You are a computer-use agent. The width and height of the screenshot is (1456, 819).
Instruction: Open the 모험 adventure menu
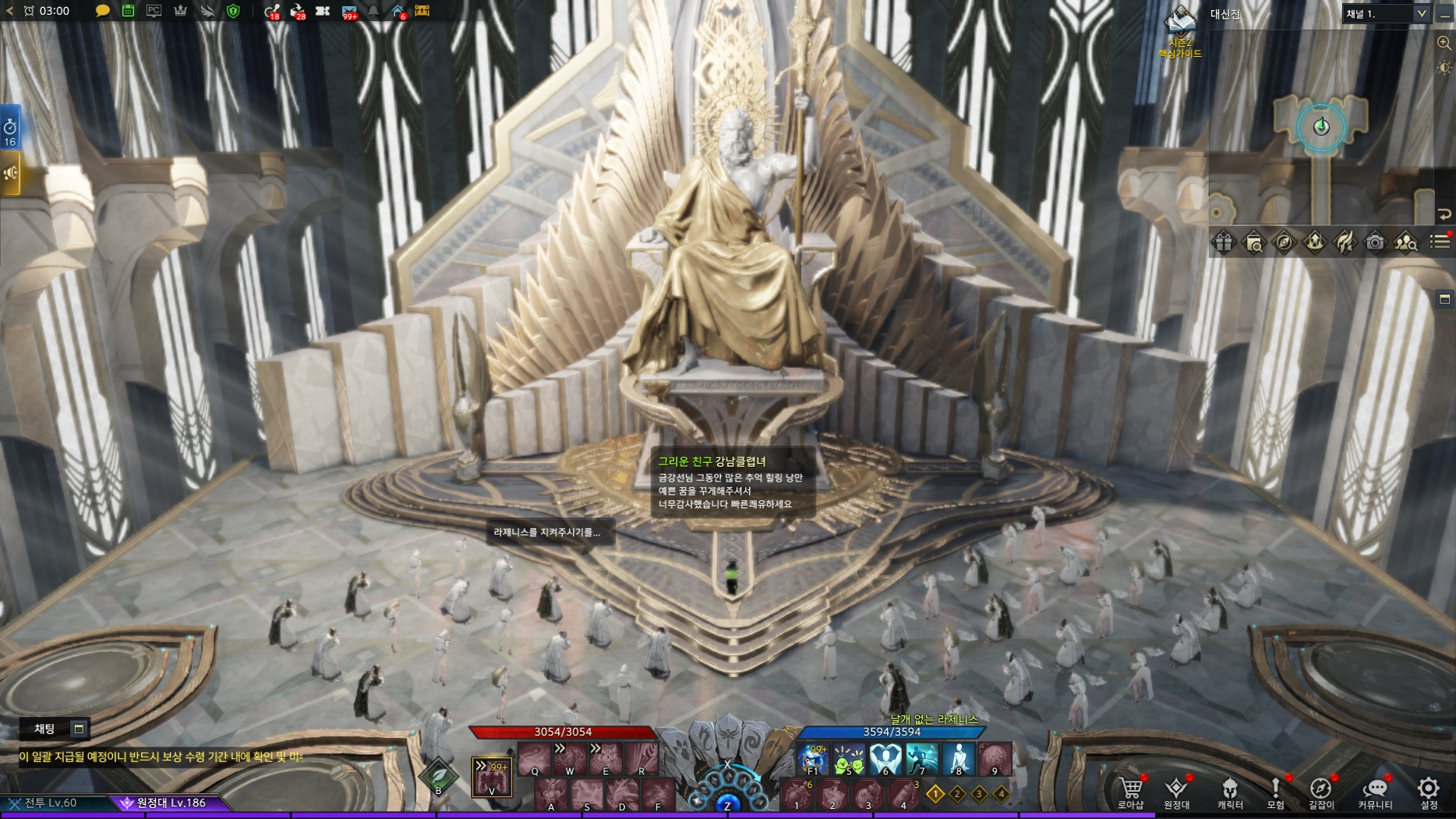[1275, 791]
